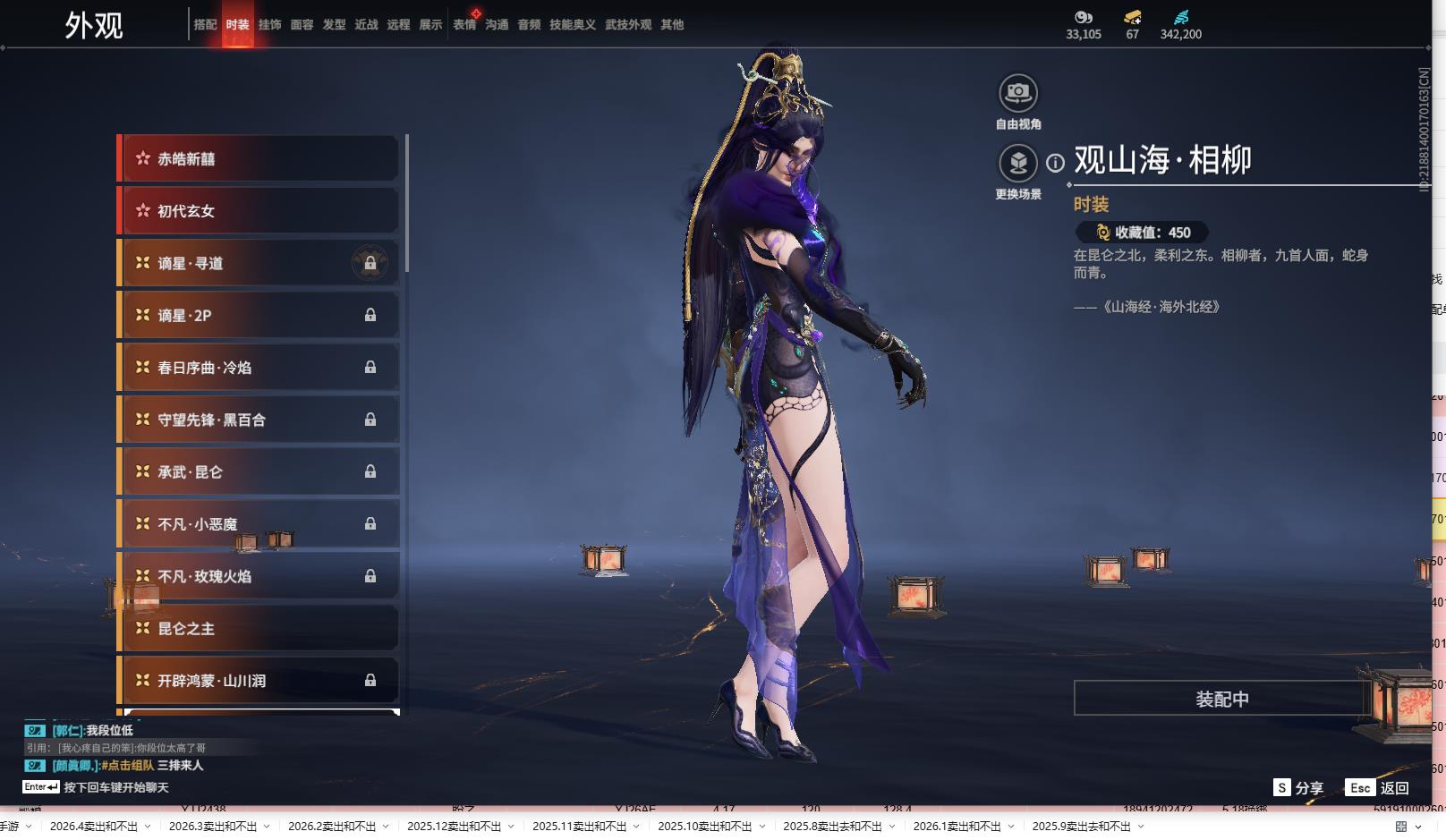
Task: Switch to the 发型 hairstyle tab
Action: pyautogui.click(x=334, y=25)
